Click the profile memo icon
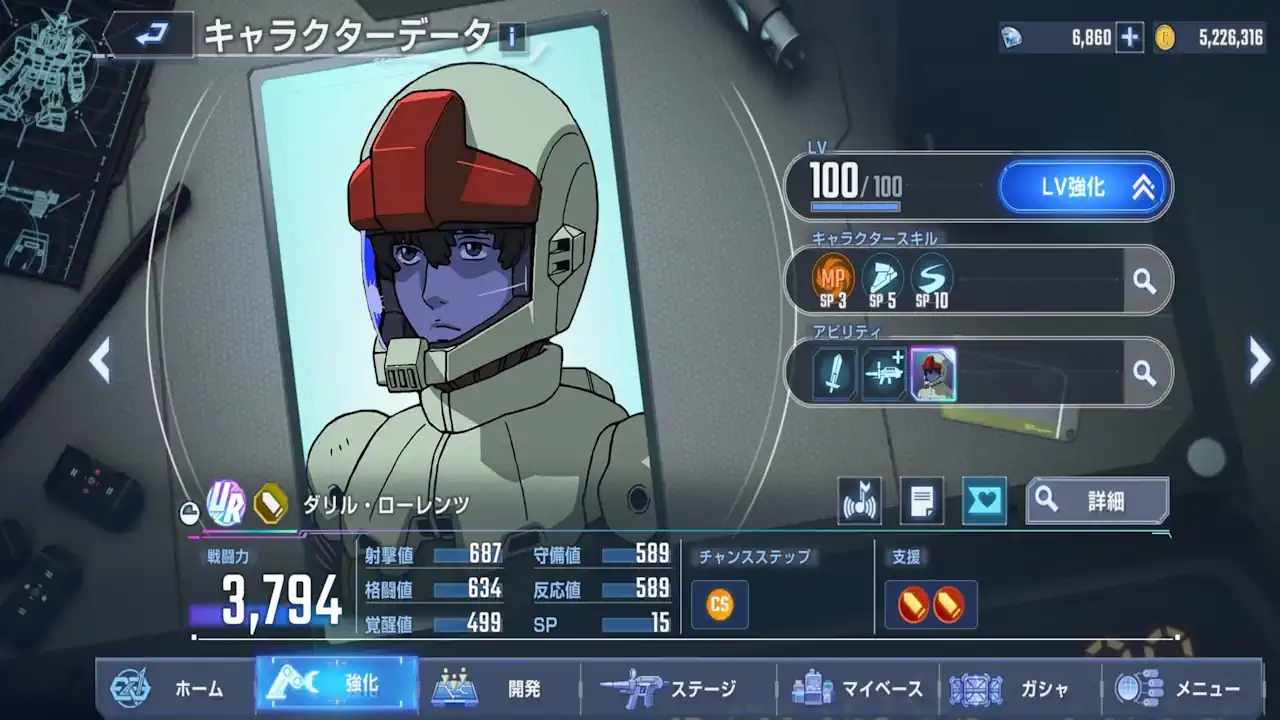Viewport: 1280px width, 720px height. pos(921,500)
